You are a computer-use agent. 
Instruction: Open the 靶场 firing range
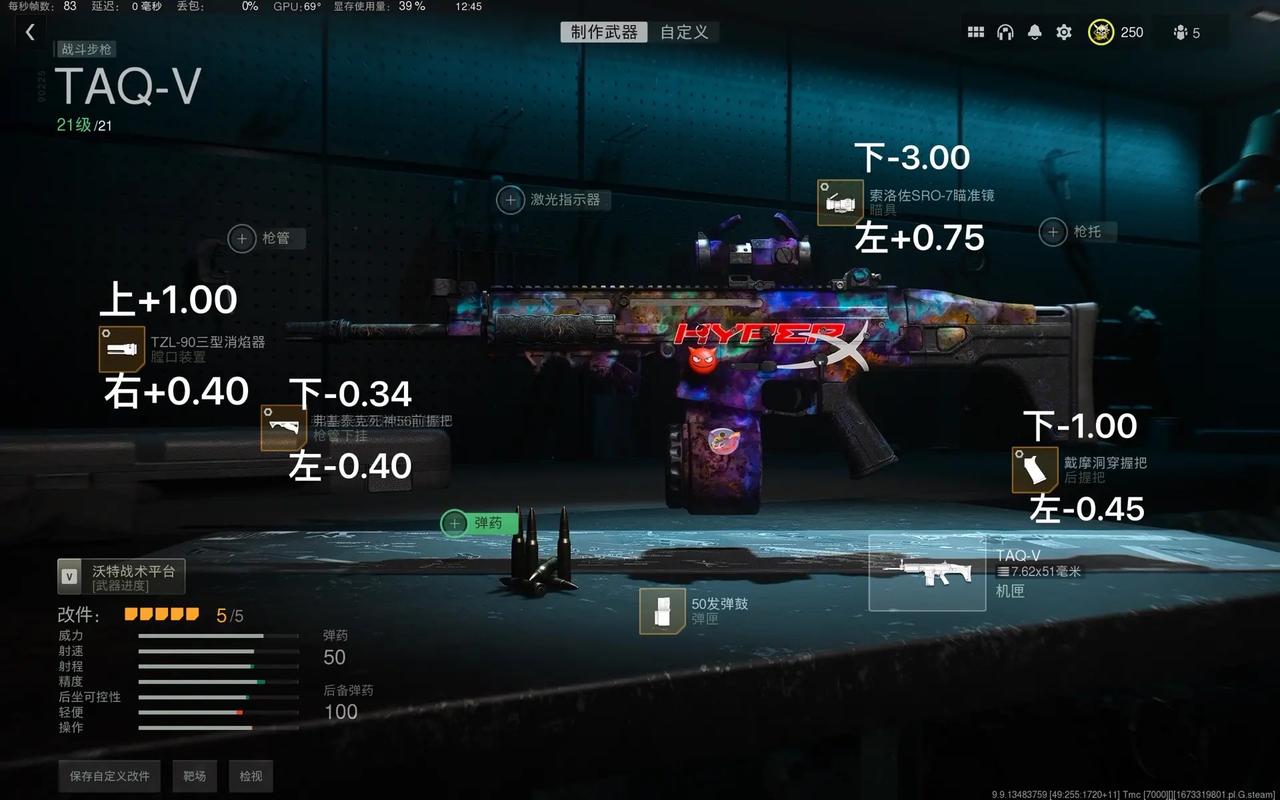click(x=194, y=776)
